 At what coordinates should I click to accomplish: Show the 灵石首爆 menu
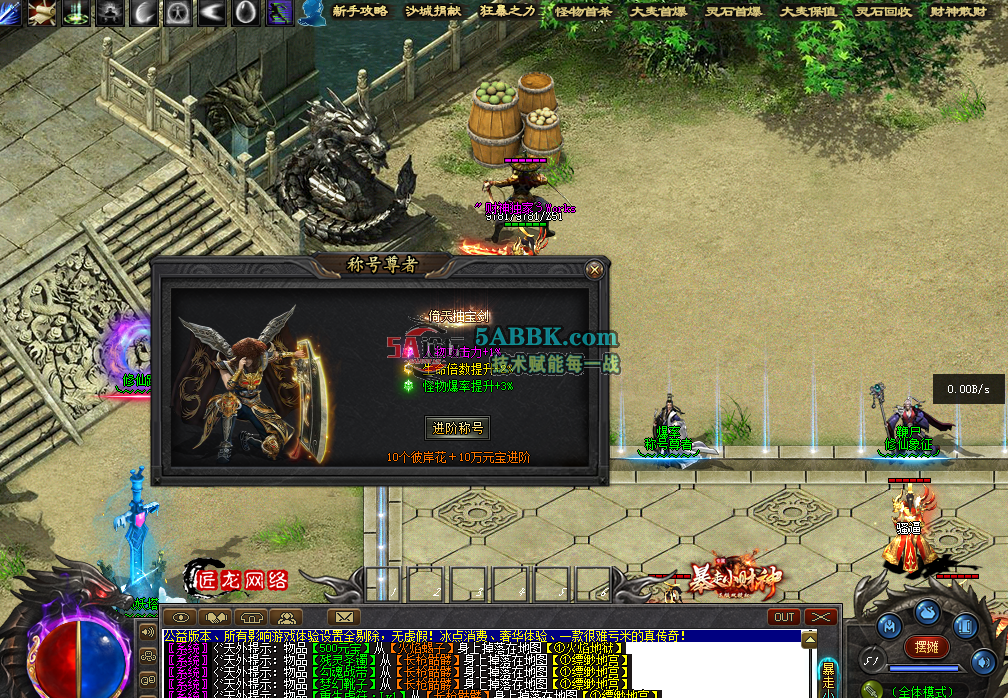point(733,11)
